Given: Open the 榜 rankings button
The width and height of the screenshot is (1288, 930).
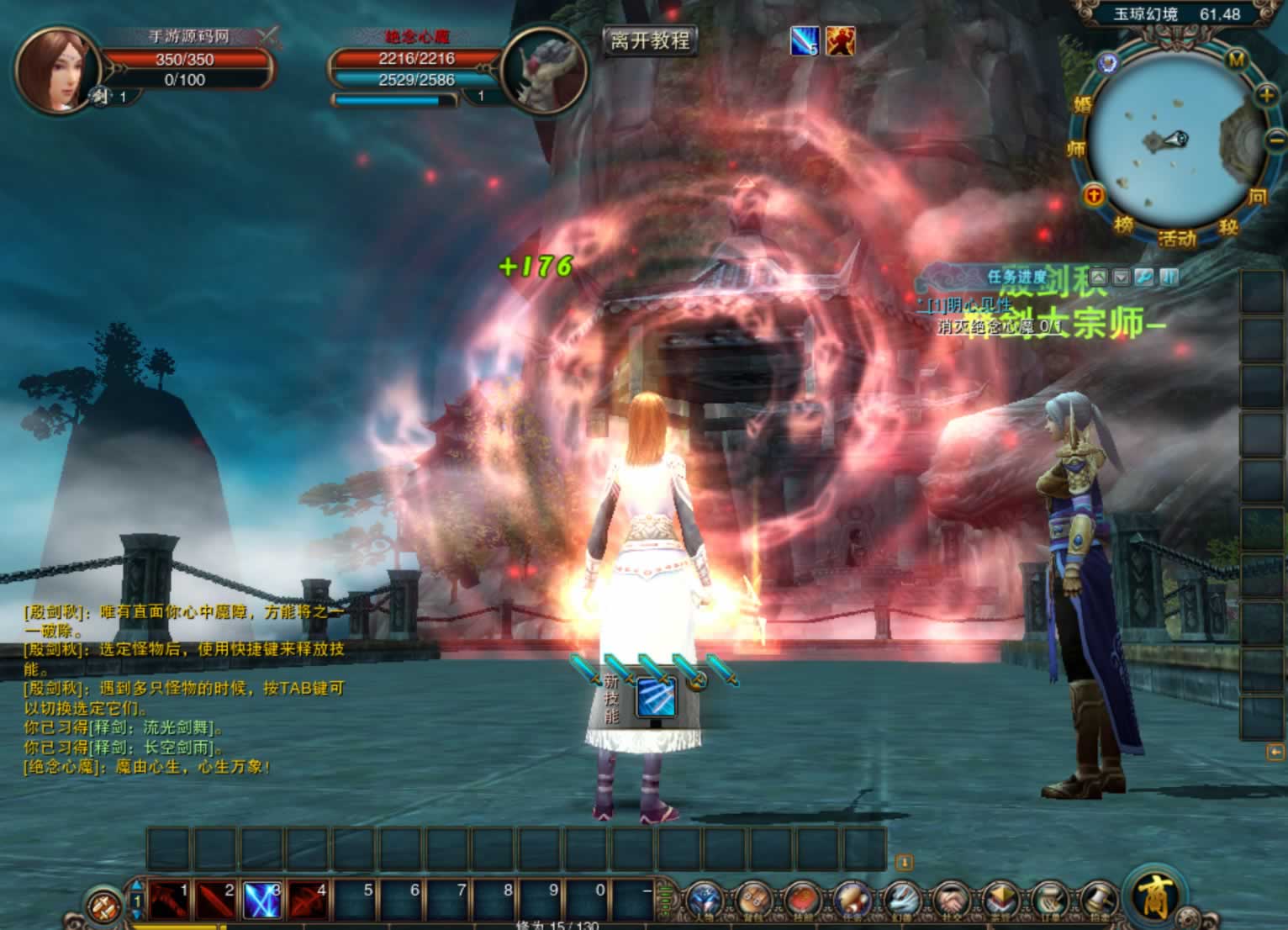Looking at the screenshot, I should click(1124, 225).
